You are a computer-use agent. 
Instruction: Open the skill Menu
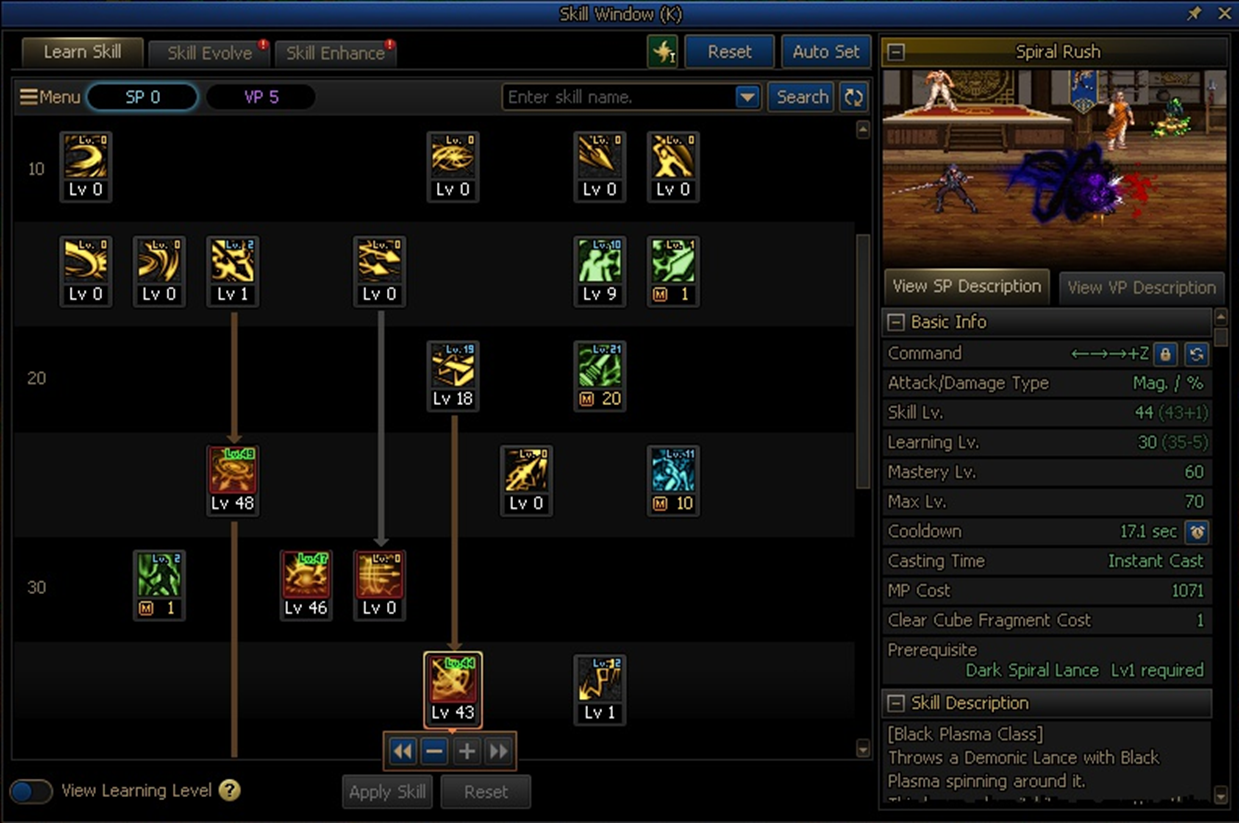(x=50, y=97)
